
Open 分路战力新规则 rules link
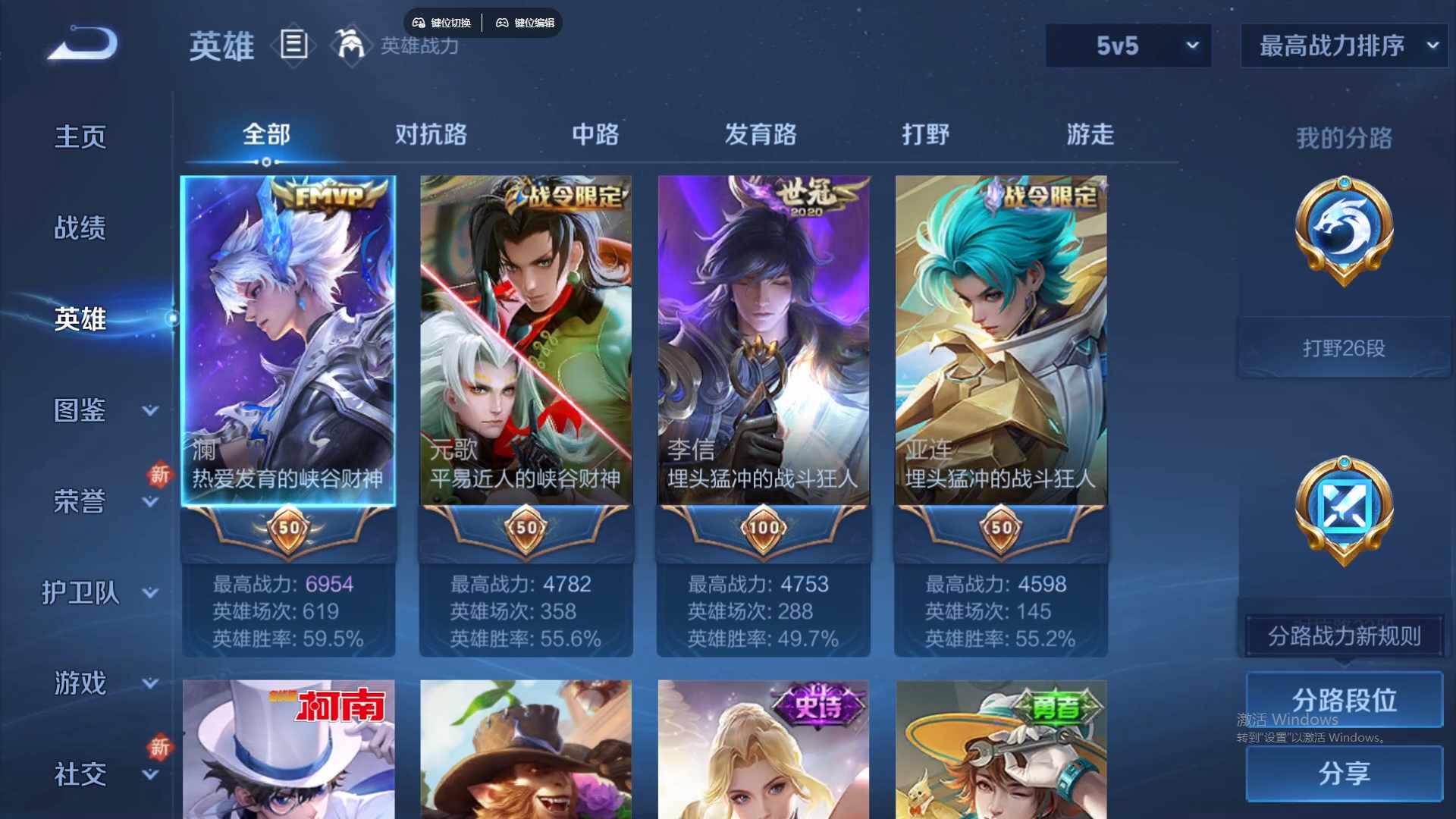pos(1344,637)
